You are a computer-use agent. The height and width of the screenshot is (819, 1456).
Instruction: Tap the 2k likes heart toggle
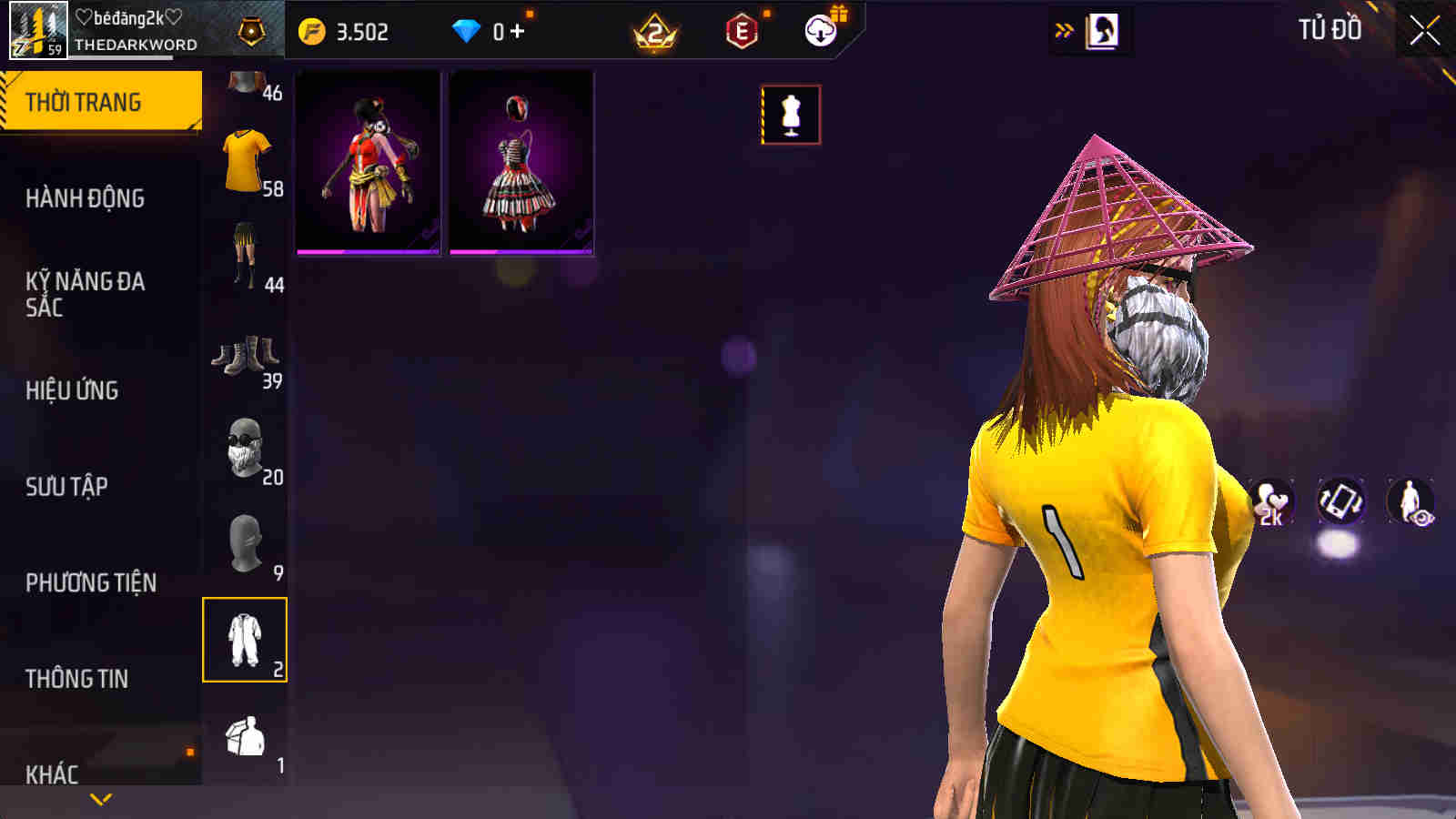tap(1271, 502)
